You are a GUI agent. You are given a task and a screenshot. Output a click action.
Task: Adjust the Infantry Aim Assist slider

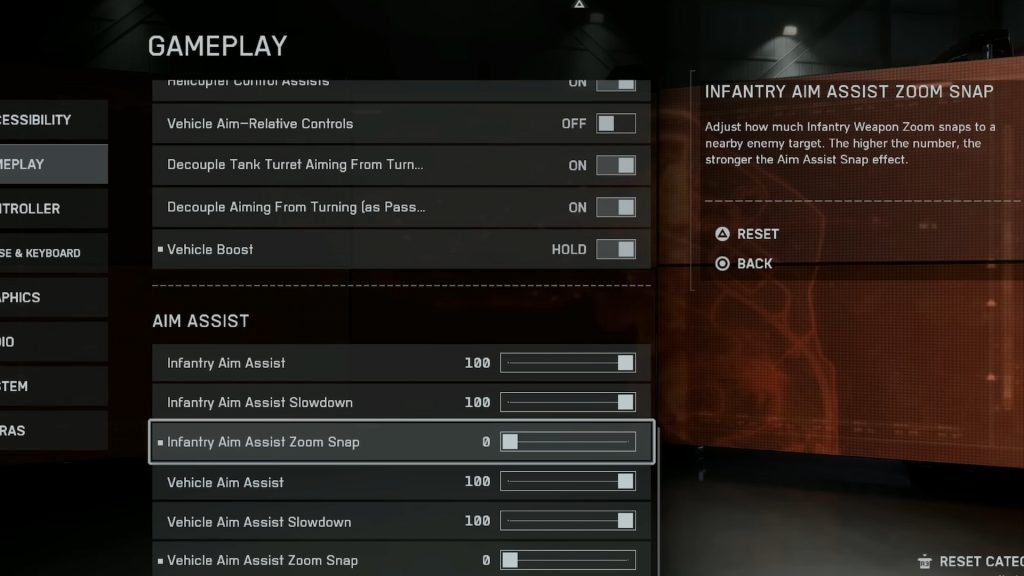click(568, 363)
